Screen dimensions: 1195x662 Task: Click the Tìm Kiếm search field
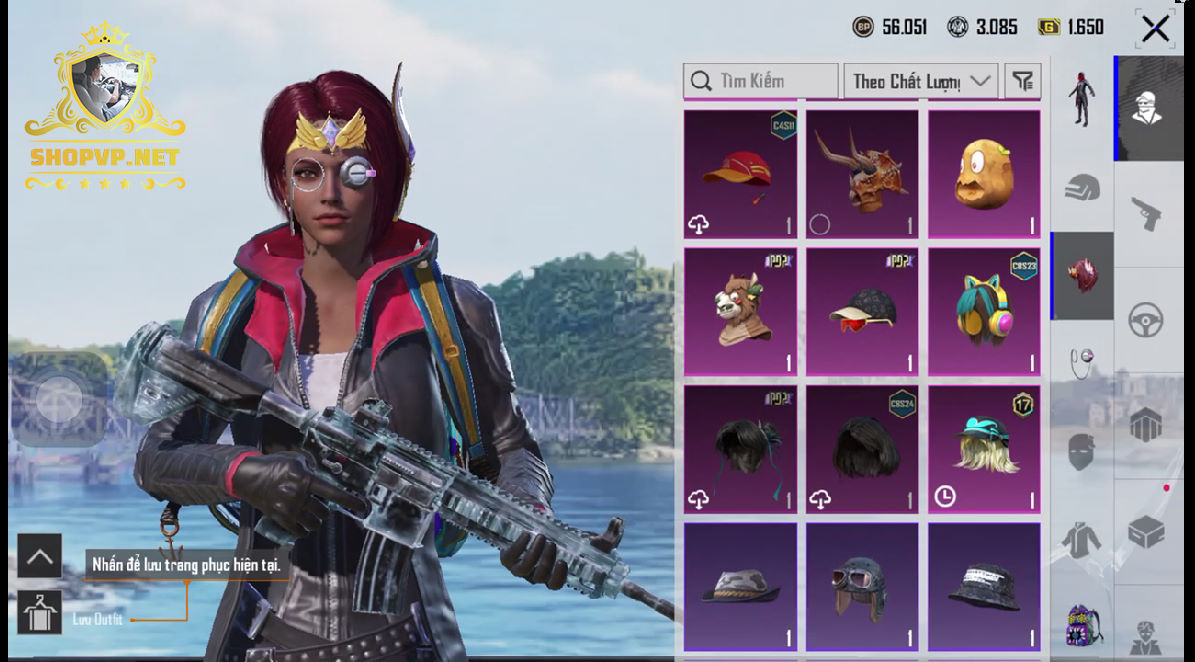tap(761, 81)
